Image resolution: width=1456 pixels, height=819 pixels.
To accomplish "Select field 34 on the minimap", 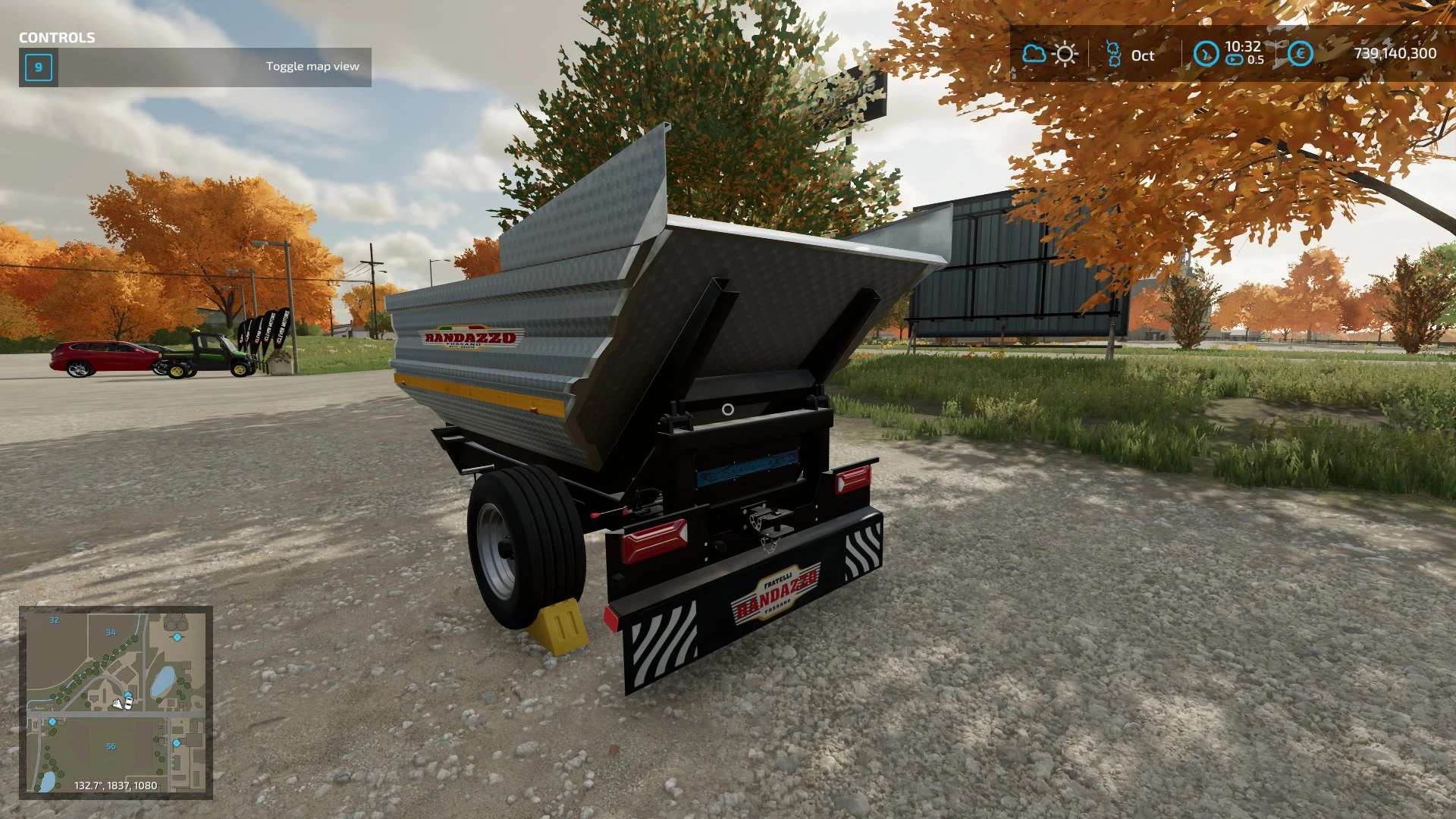I will (111, 632).
